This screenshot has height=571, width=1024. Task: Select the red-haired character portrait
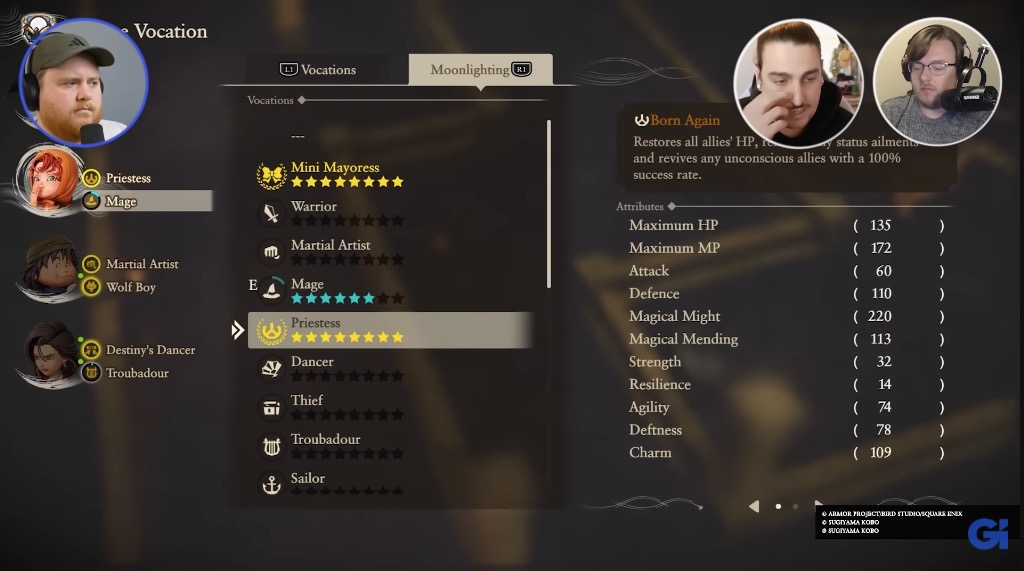[x=49, y=180]
